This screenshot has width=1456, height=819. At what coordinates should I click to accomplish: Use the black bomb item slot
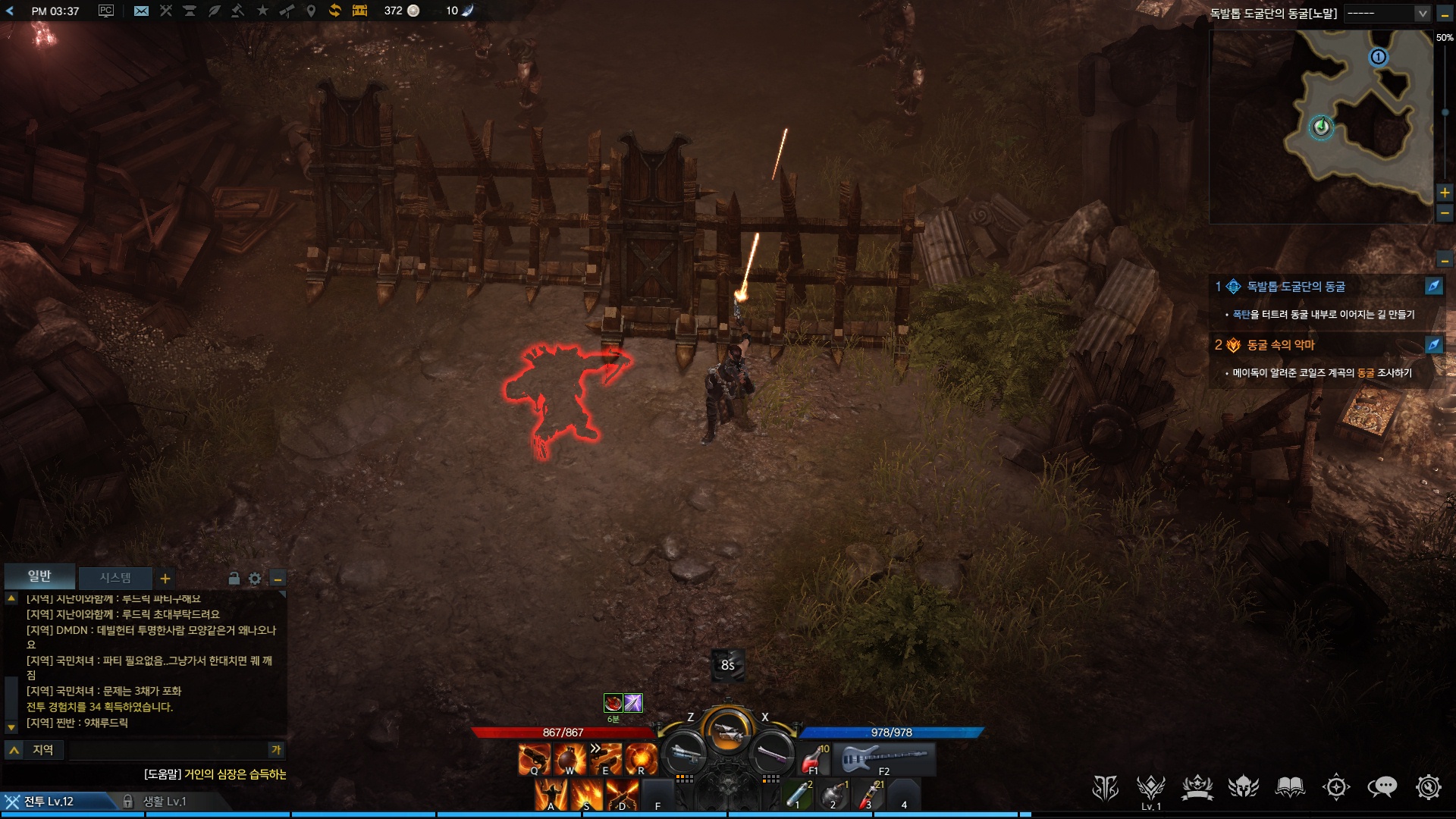[x=833, y=794]
